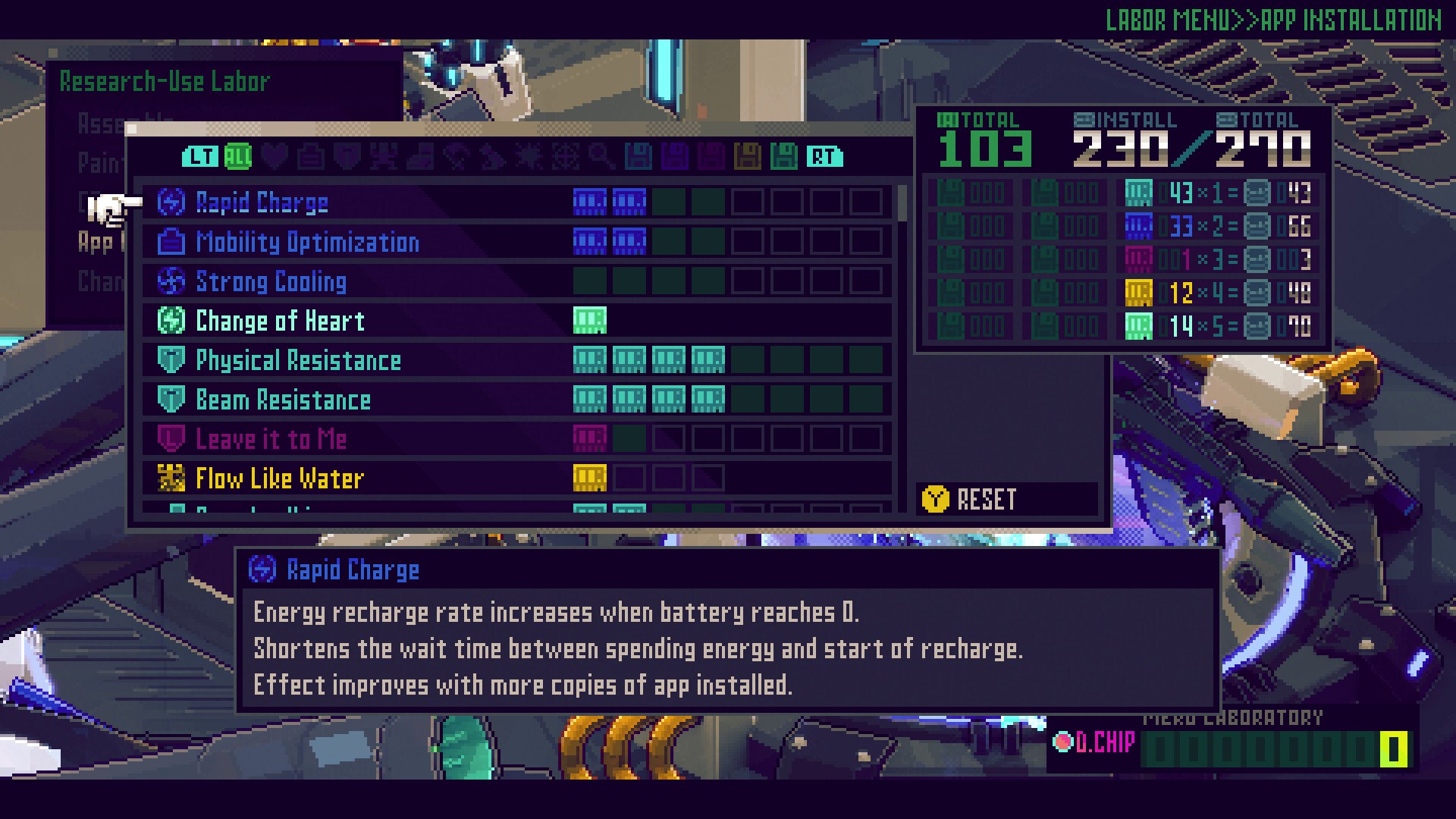Choose the Mobility Optimization app

coord(307,242)
